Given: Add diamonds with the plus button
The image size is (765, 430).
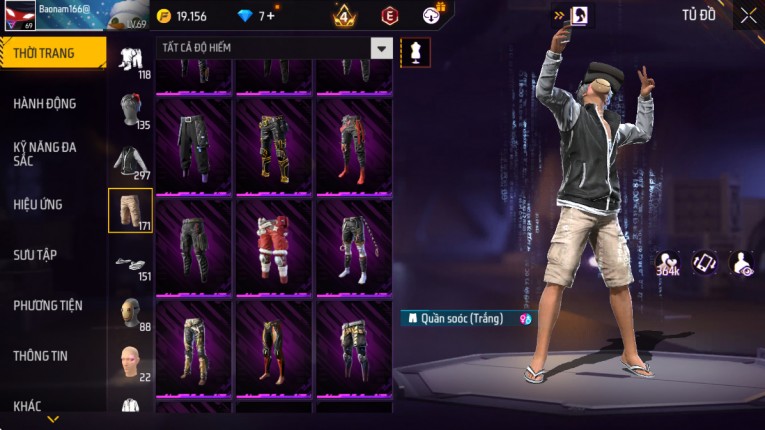Looking at the screenshot, I should [270, 16].
